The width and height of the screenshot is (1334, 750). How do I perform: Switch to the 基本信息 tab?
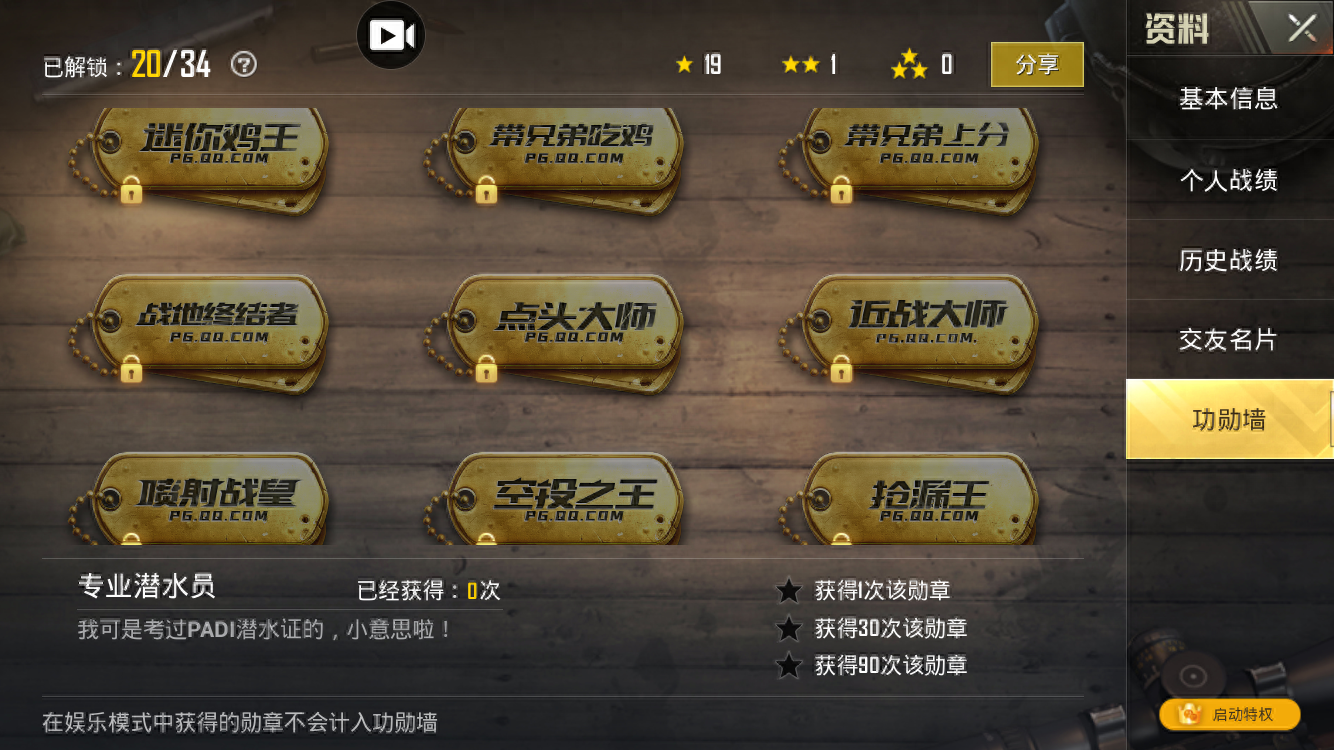[1228, 99]
